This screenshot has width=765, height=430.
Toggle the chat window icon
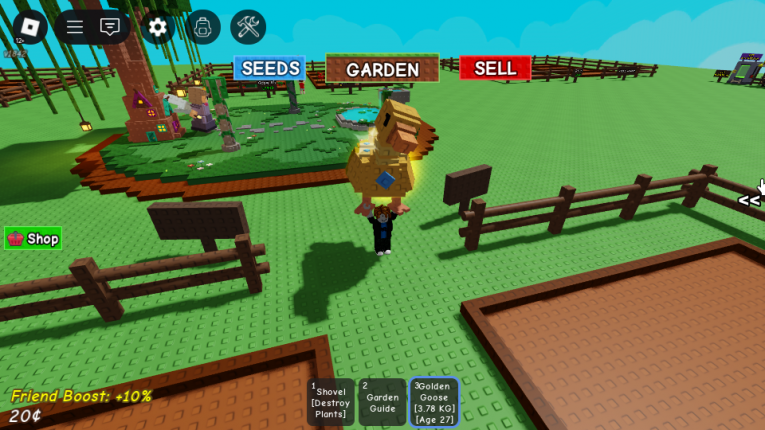[x=110, y=27]
